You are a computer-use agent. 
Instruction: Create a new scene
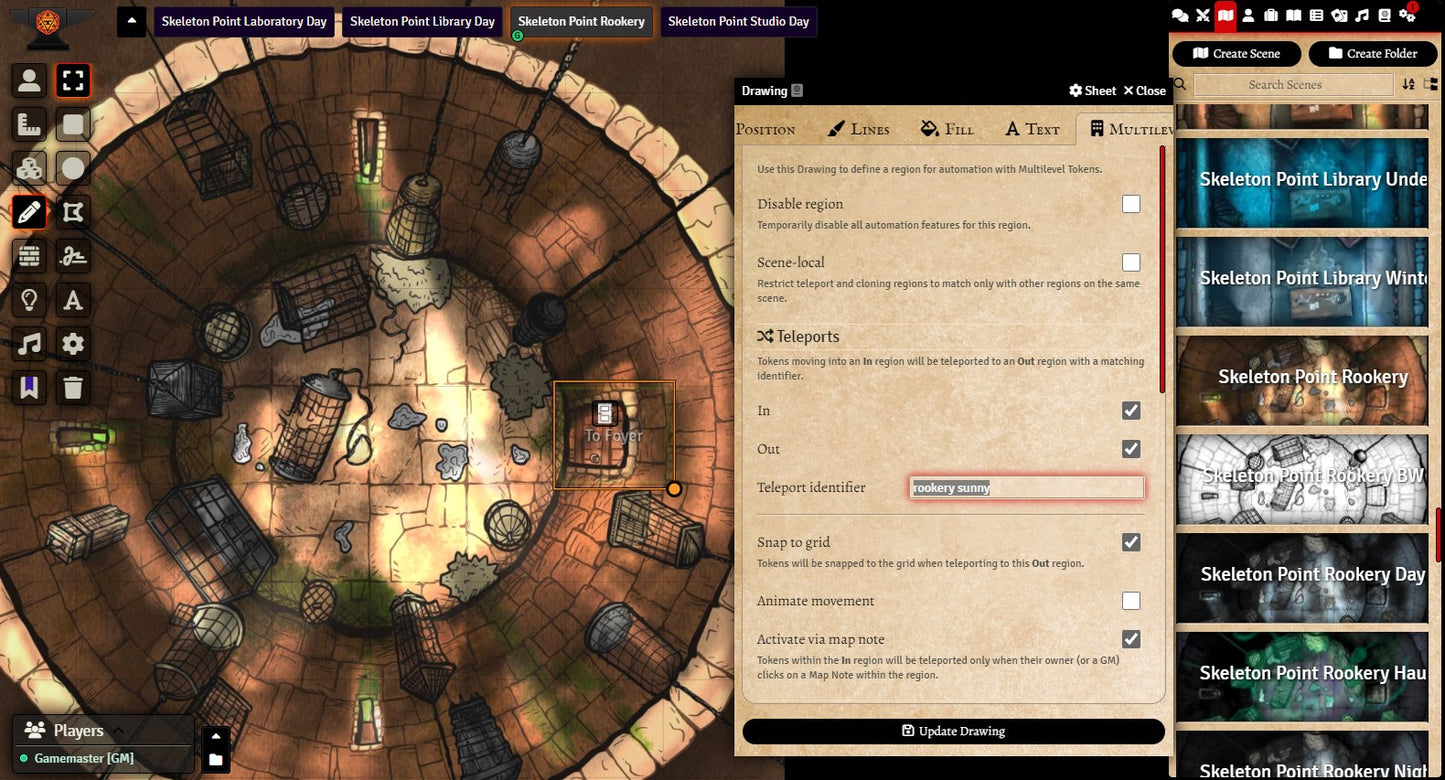[x=1236, y=54]
